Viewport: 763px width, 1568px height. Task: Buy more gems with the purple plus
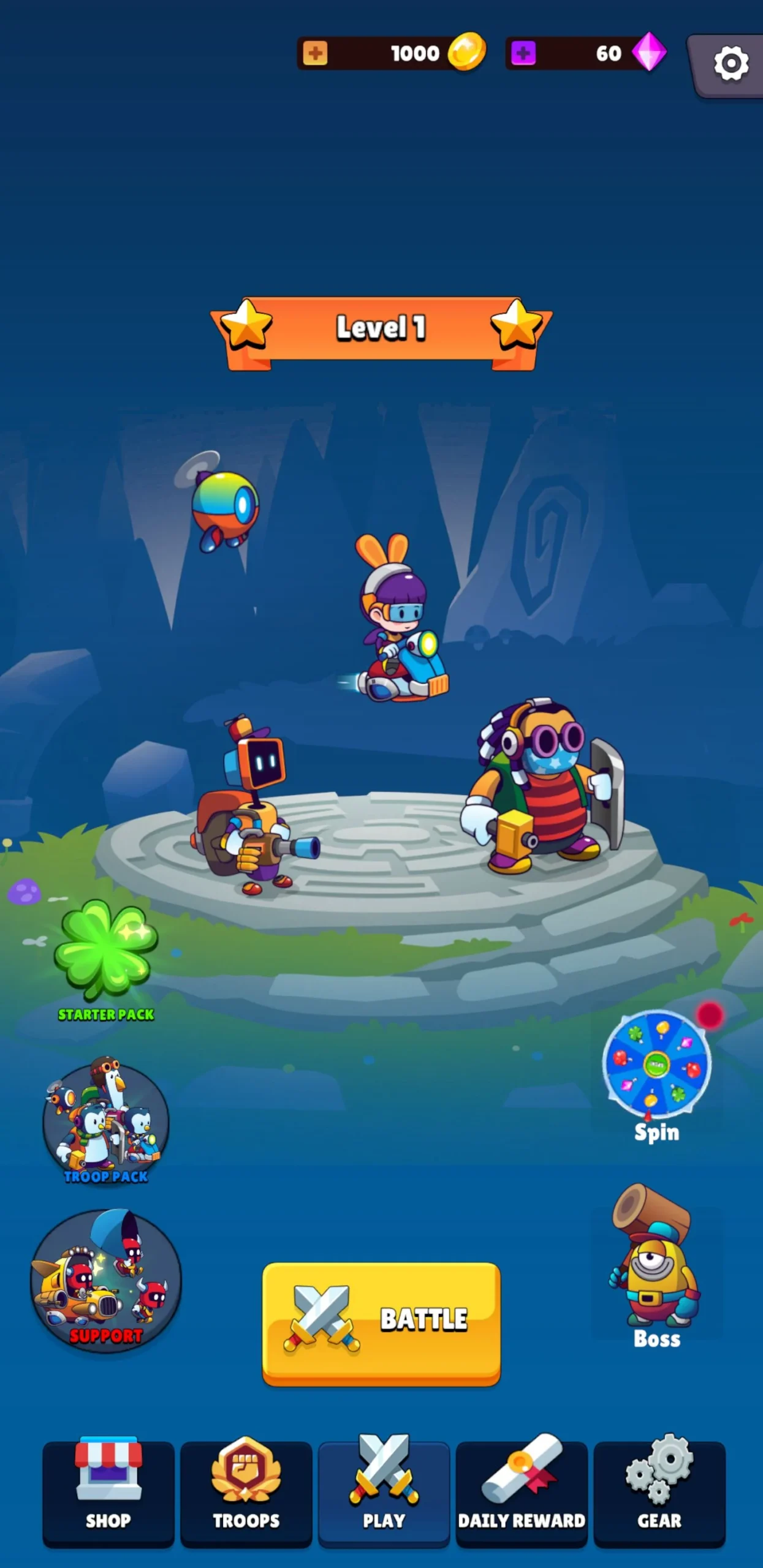pos(523,53)
